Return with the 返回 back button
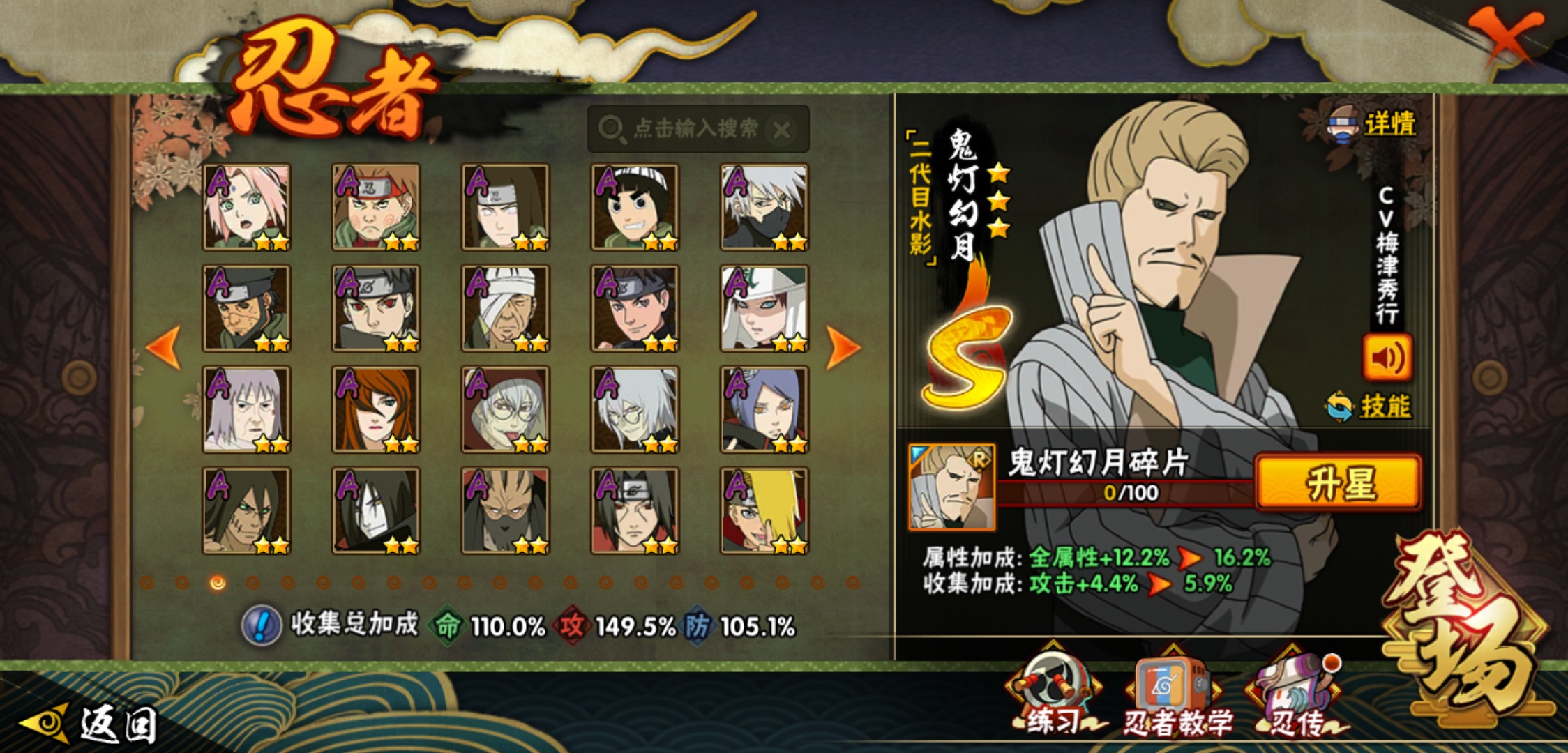Screen dimensions: 1568x753 click(91, 724)
